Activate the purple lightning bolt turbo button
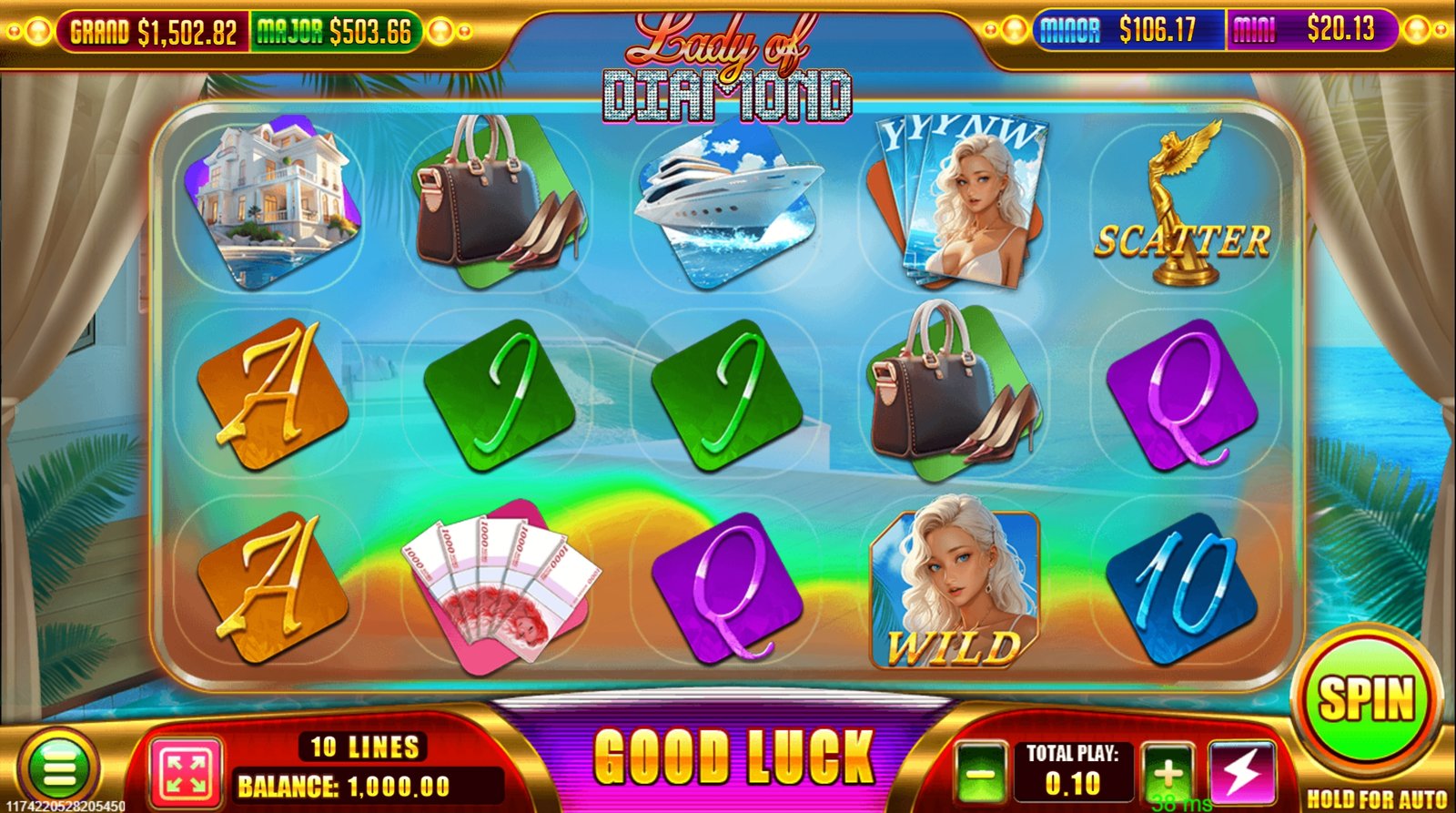The width and height of the screenshot is (1456, 813). pyautogui.click(x=1241, y=772)
